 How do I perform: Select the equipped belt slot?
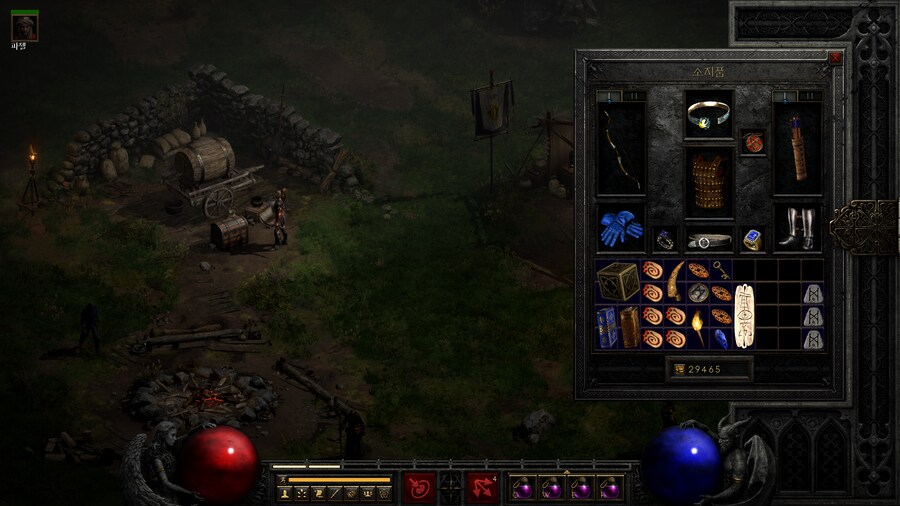pos(709,240)
